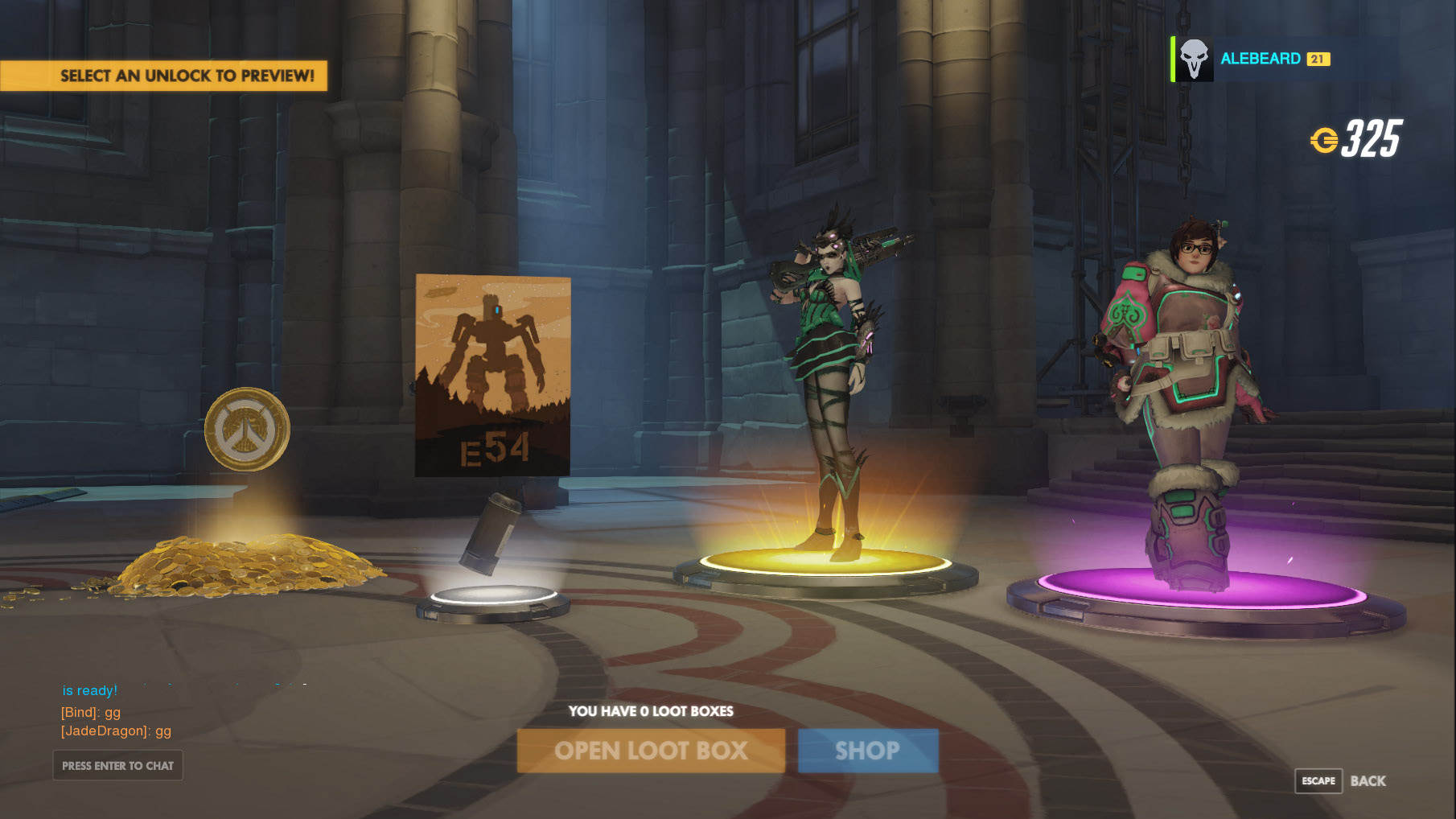Viewport: 1456px width, 819px height.
Task: Expand the ALEBEARD player profile details
Action: tap(1259, 58)
